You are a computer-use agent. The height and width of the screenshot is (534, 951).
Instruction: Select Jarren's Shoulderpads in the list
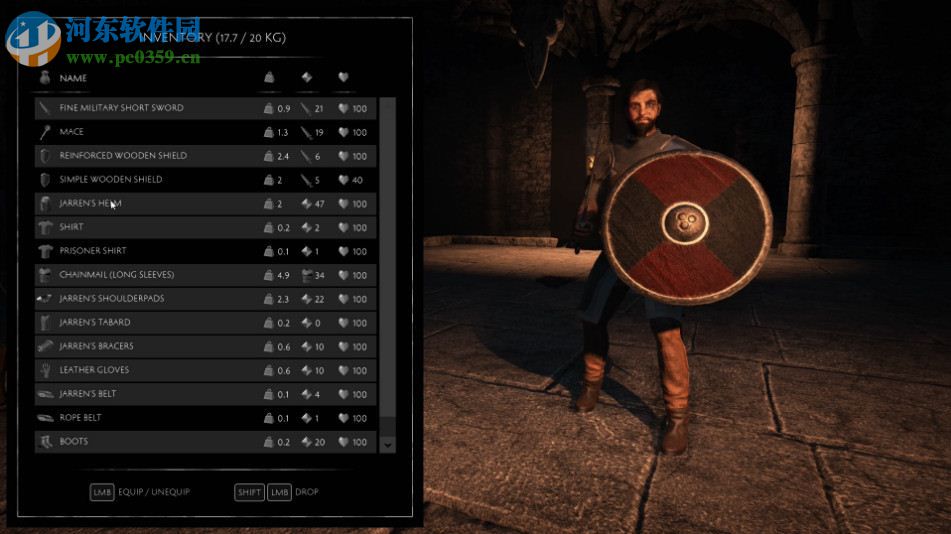pos(112,299)
